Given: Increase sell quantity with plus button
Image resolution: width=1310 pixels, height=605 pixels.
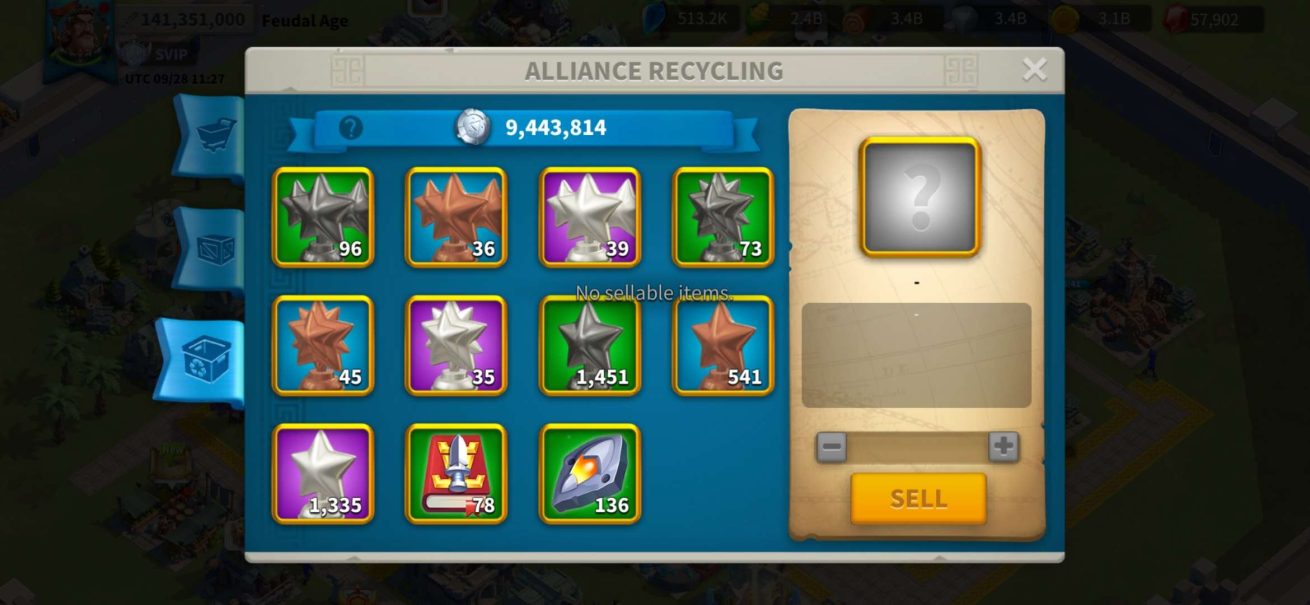Looking at the screenshot, I should click(1003, 446).
